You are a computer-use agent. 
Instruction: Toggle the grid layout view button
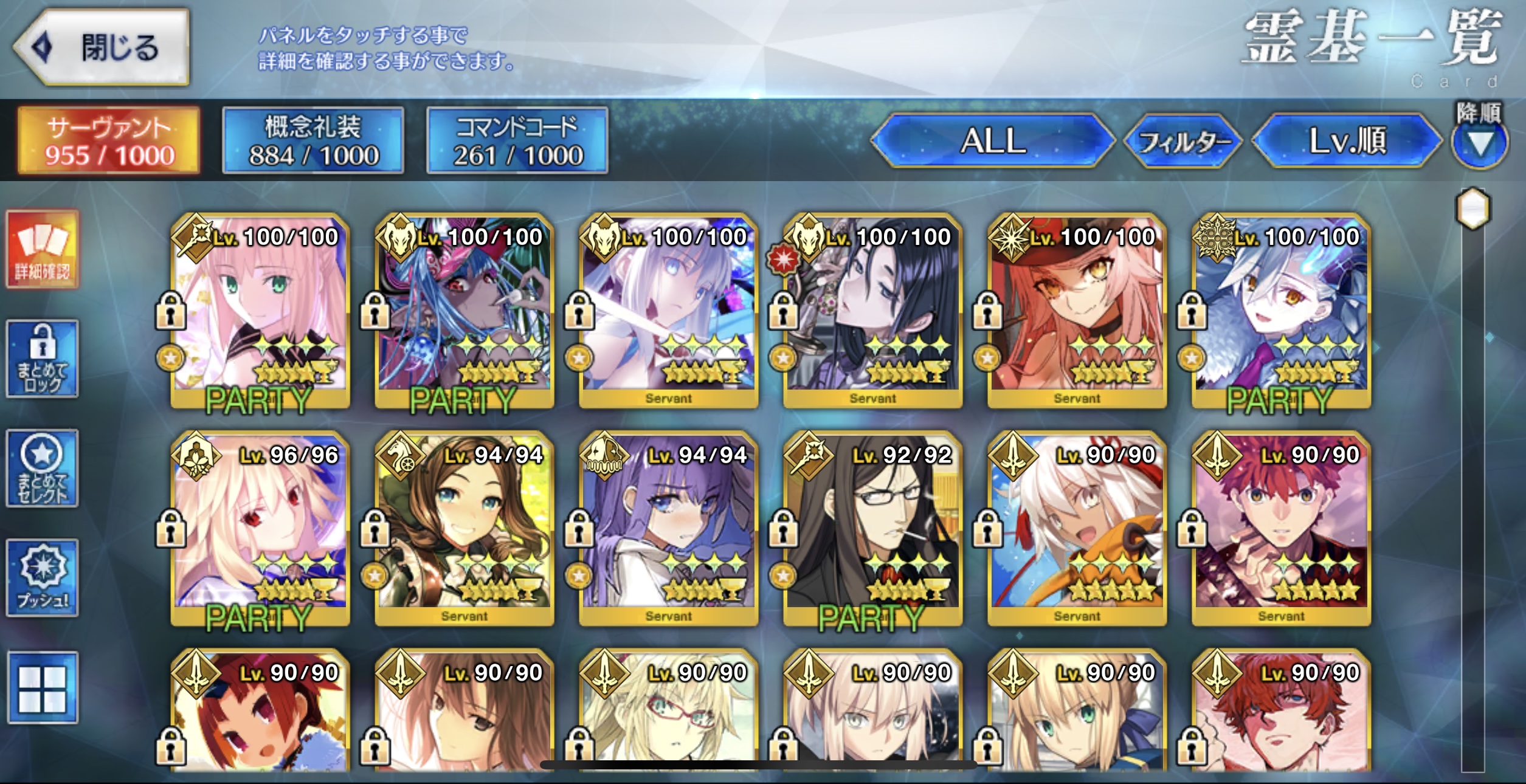tap(43, 687)
